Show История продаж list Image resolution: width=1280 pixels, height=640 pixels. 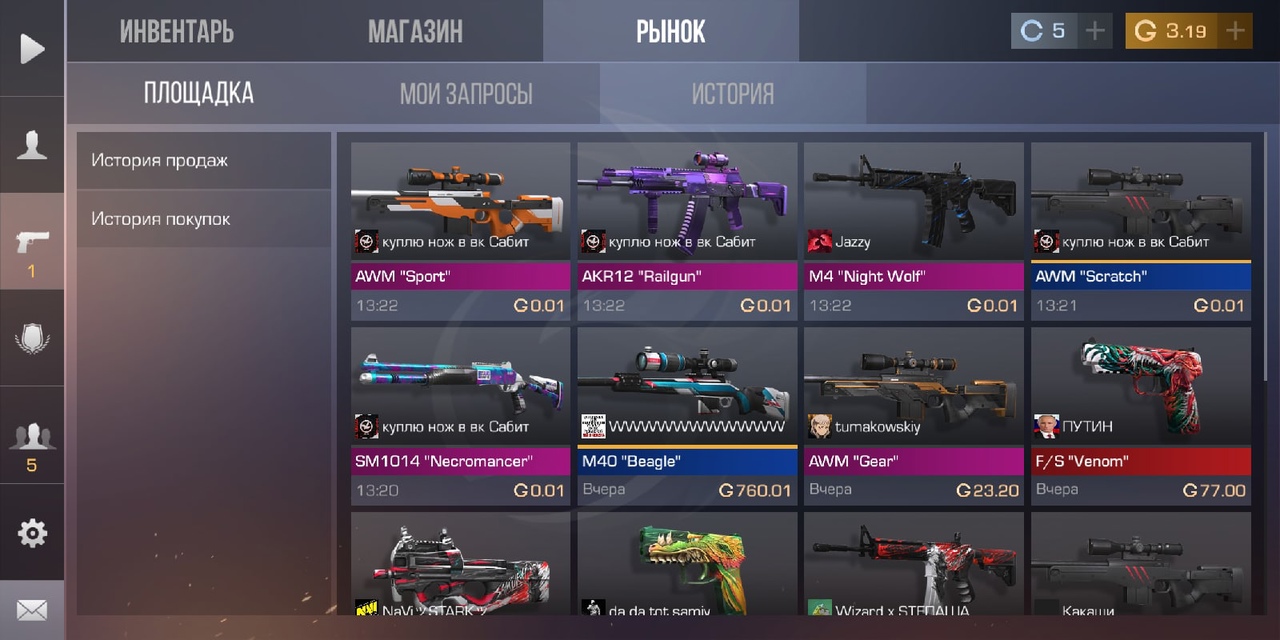[x=203, y=160]
